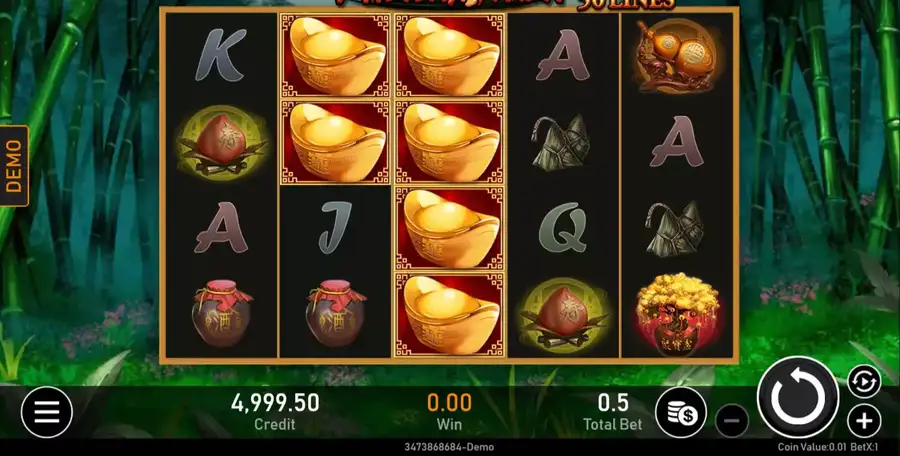Spin the reels with the circular arrow button
This screenshot has height=456, width=900.
(x=797, y=396)
